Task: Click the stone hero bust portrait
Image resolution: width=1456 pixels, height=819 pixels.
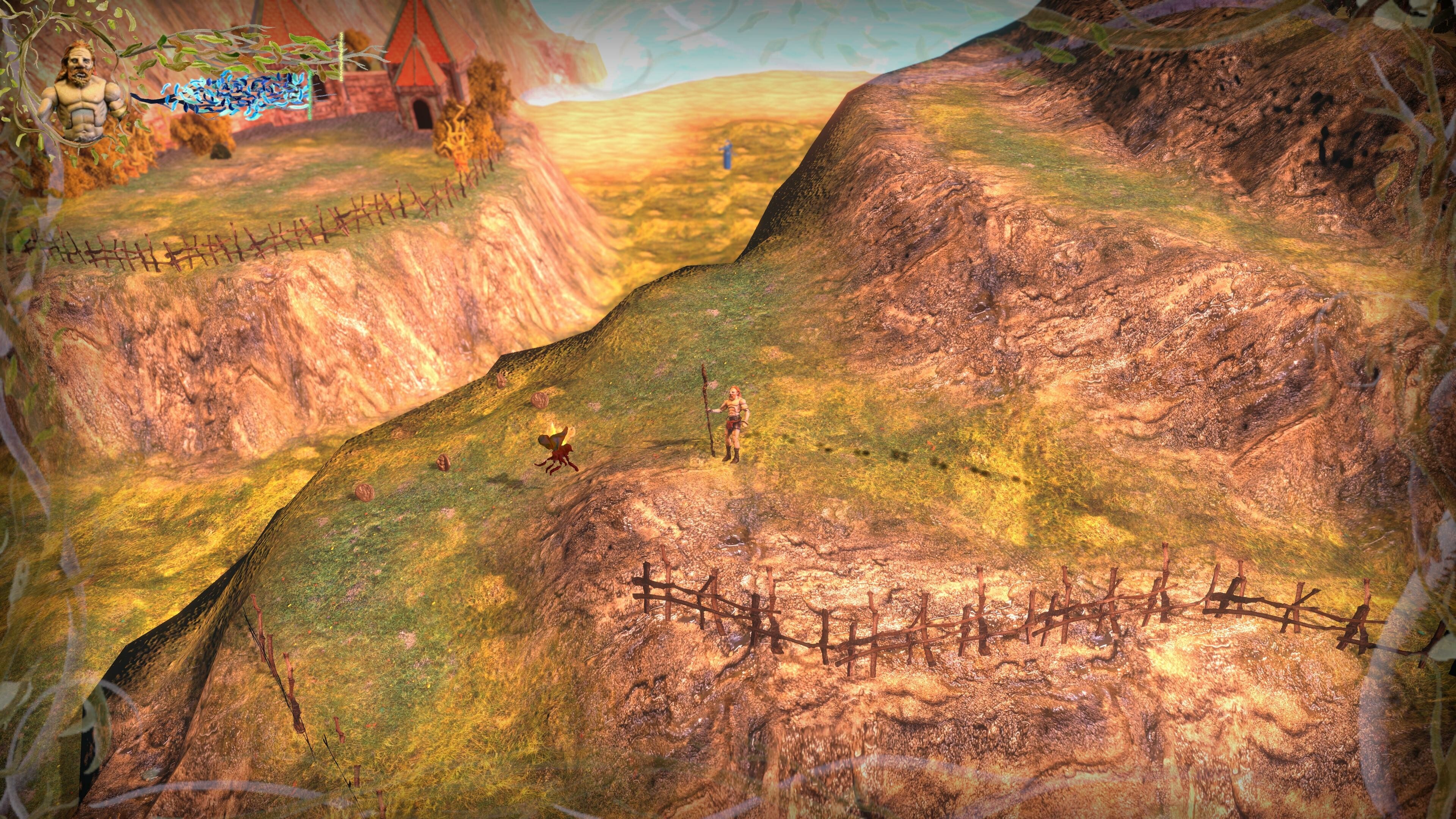Action: pyautogui.click(x=82, y=91)
